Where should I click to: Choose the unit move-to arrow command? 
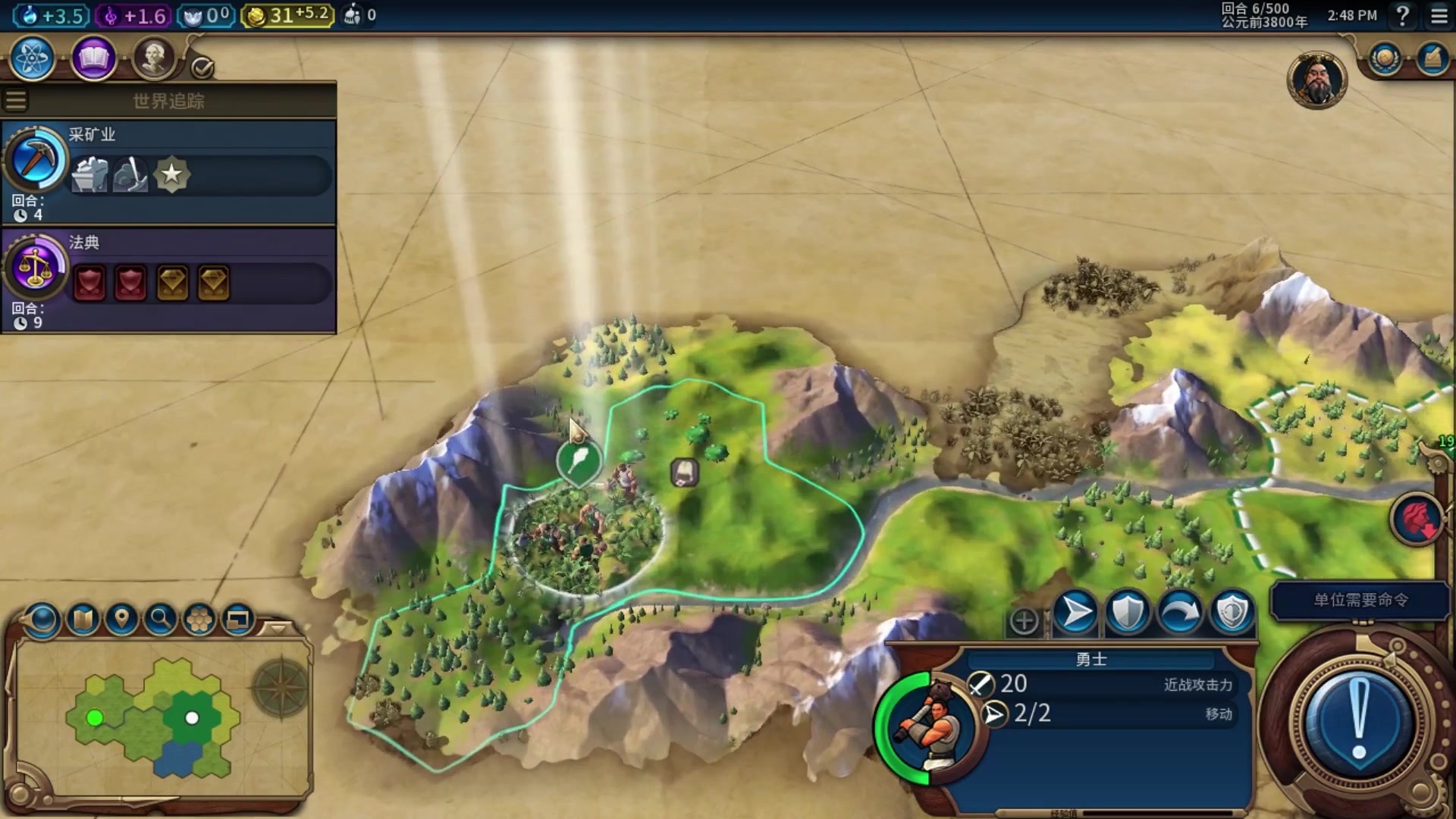point(1075,613)
